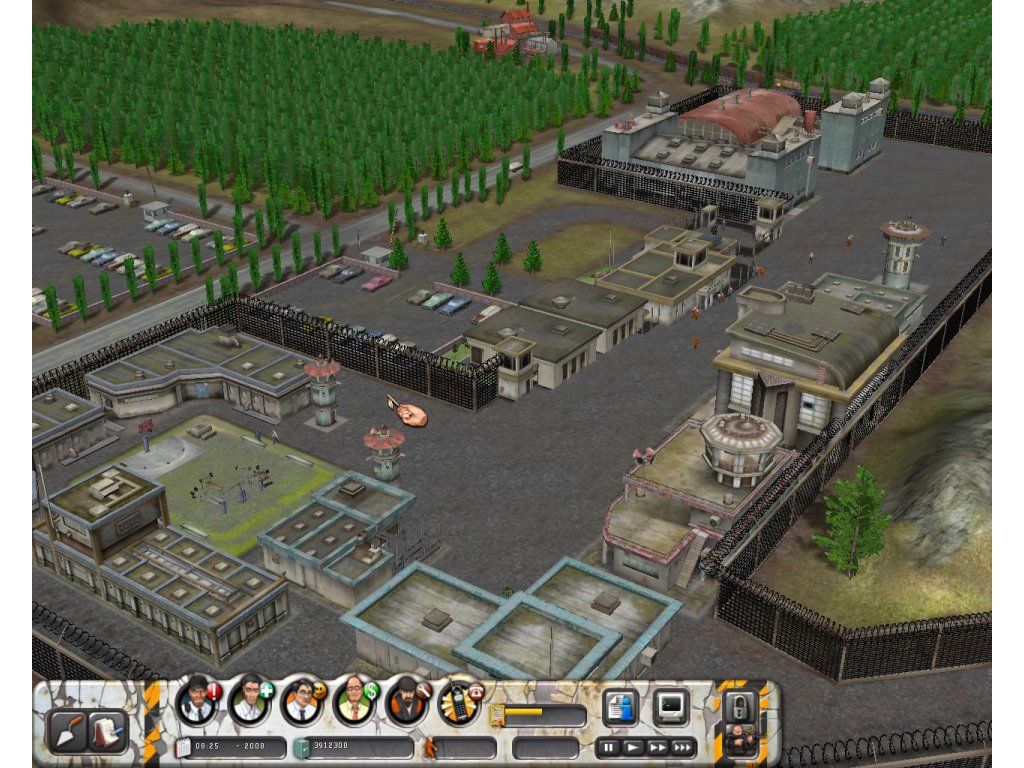Select the security guard staff portrait

pyautogui.click(x=197, y=701)
